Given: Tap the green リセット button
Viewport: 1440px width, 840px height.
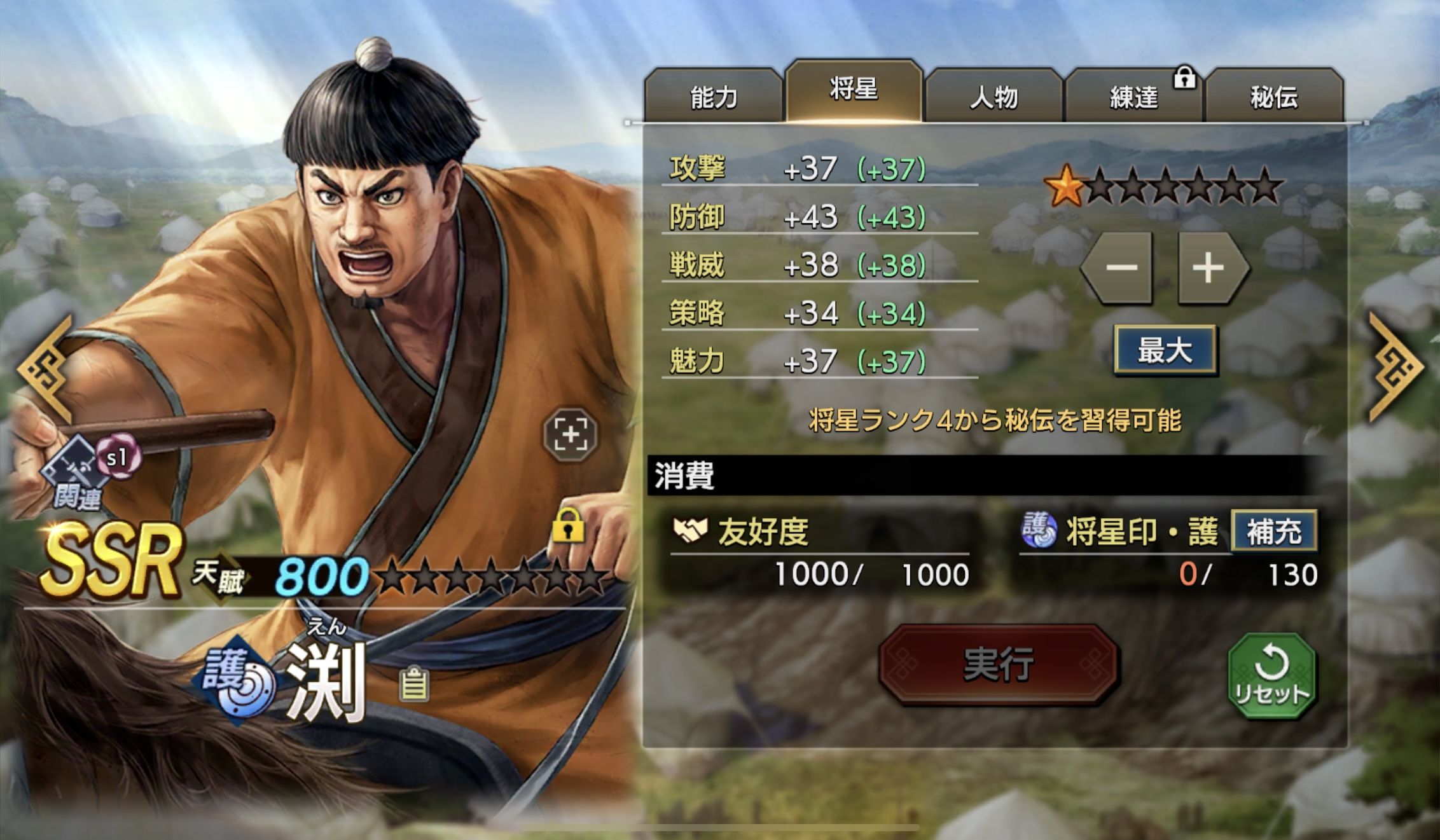Looking at the screenshot, I should tap(1271, 676).
